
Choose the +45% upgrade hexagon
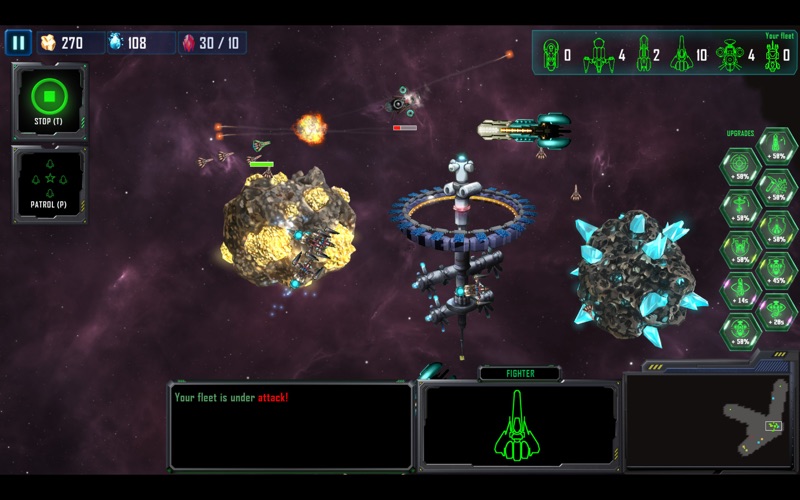pos(777,270)
